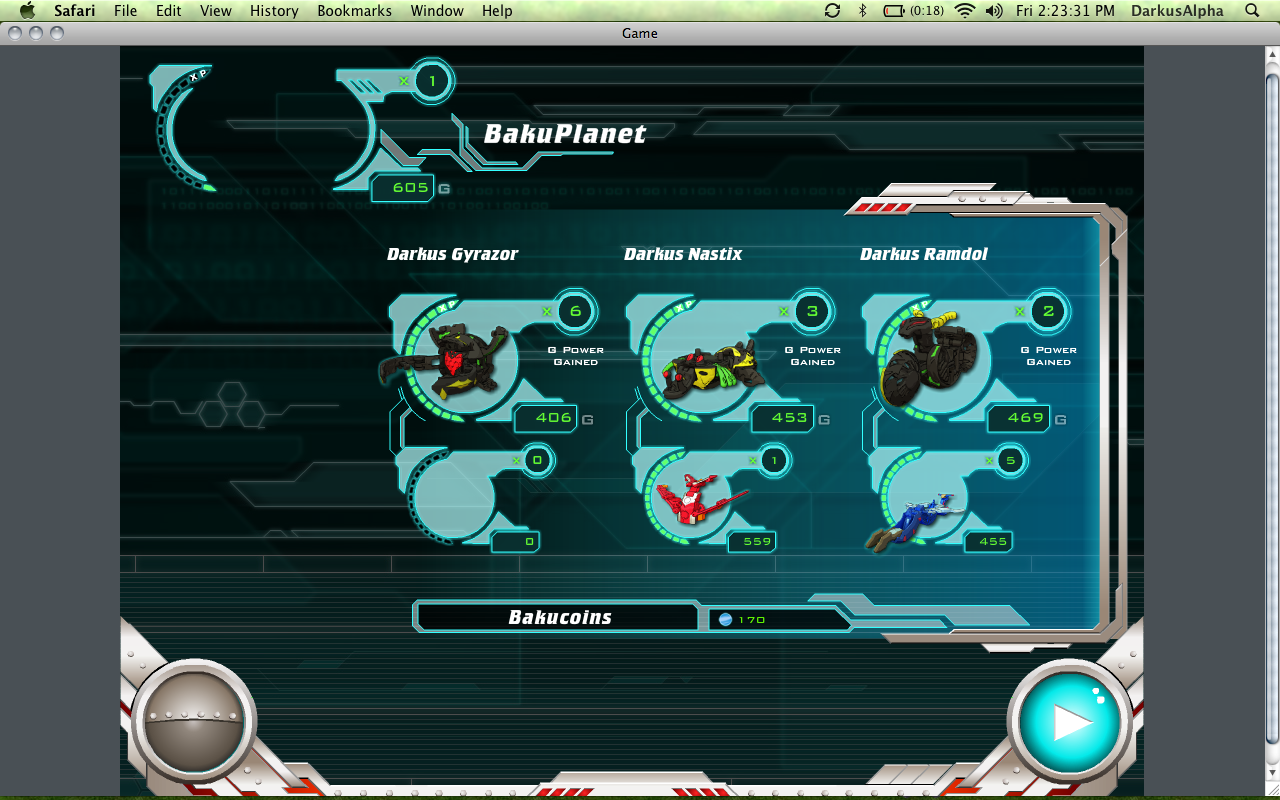1280x800 pixels.
Task: Open the Bookmarks menu in the menu bar
Action: pyautogui.click(x=355, y=11)
